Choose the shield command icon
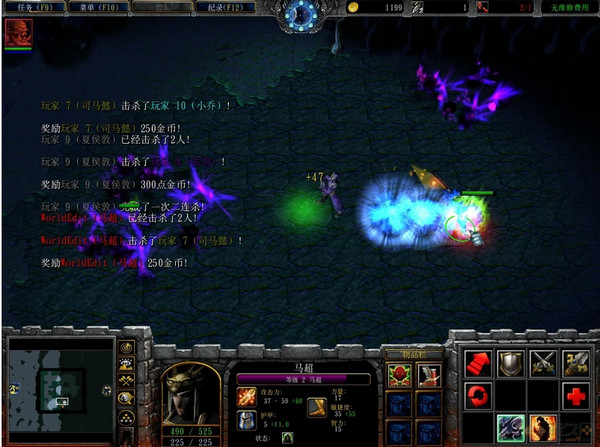The width and height of the screenshot is (600, 447). [x=511, y=363]
